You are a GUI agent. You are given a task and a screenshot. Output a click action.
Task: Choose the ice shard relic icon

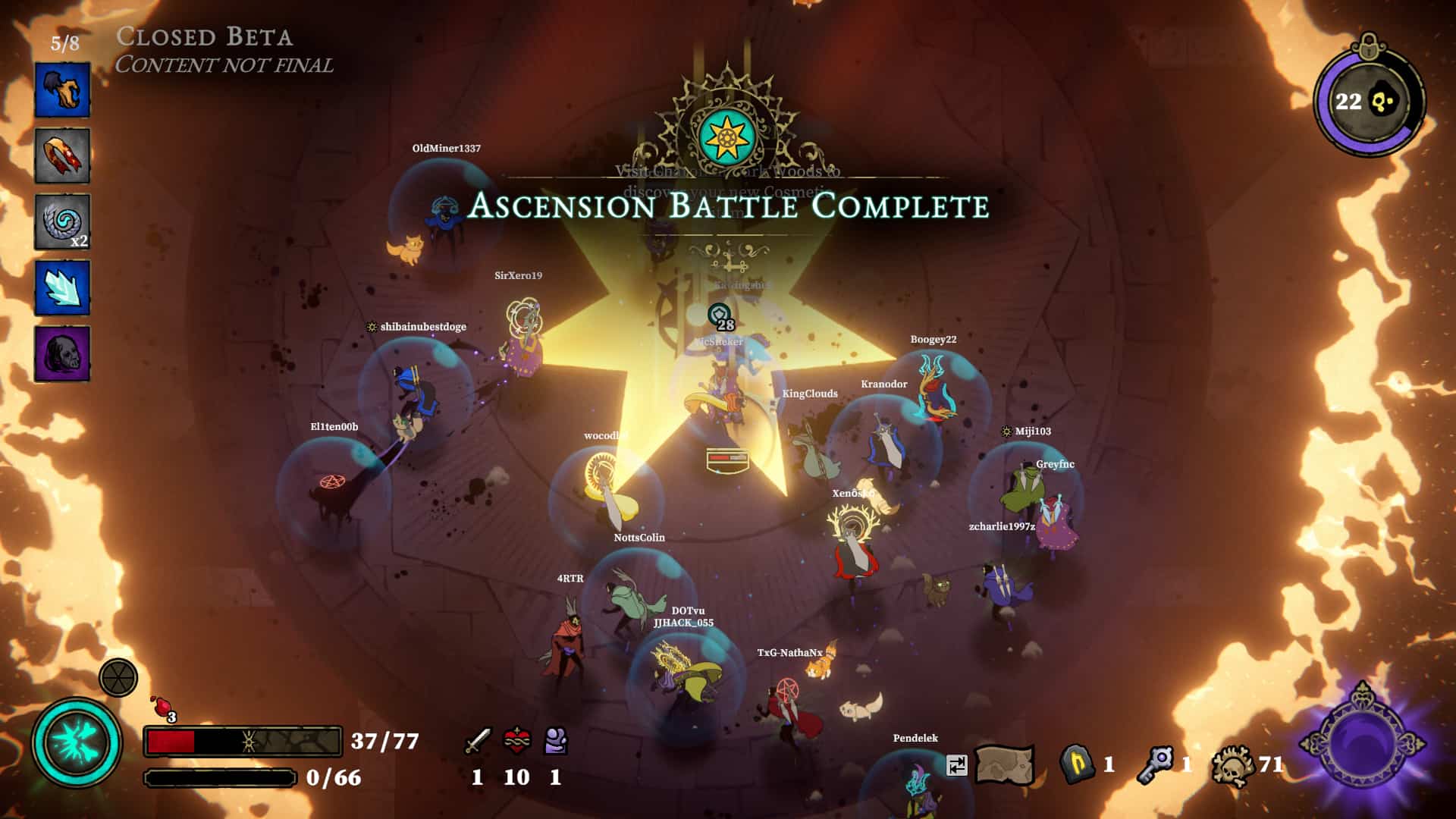point(62,287)
